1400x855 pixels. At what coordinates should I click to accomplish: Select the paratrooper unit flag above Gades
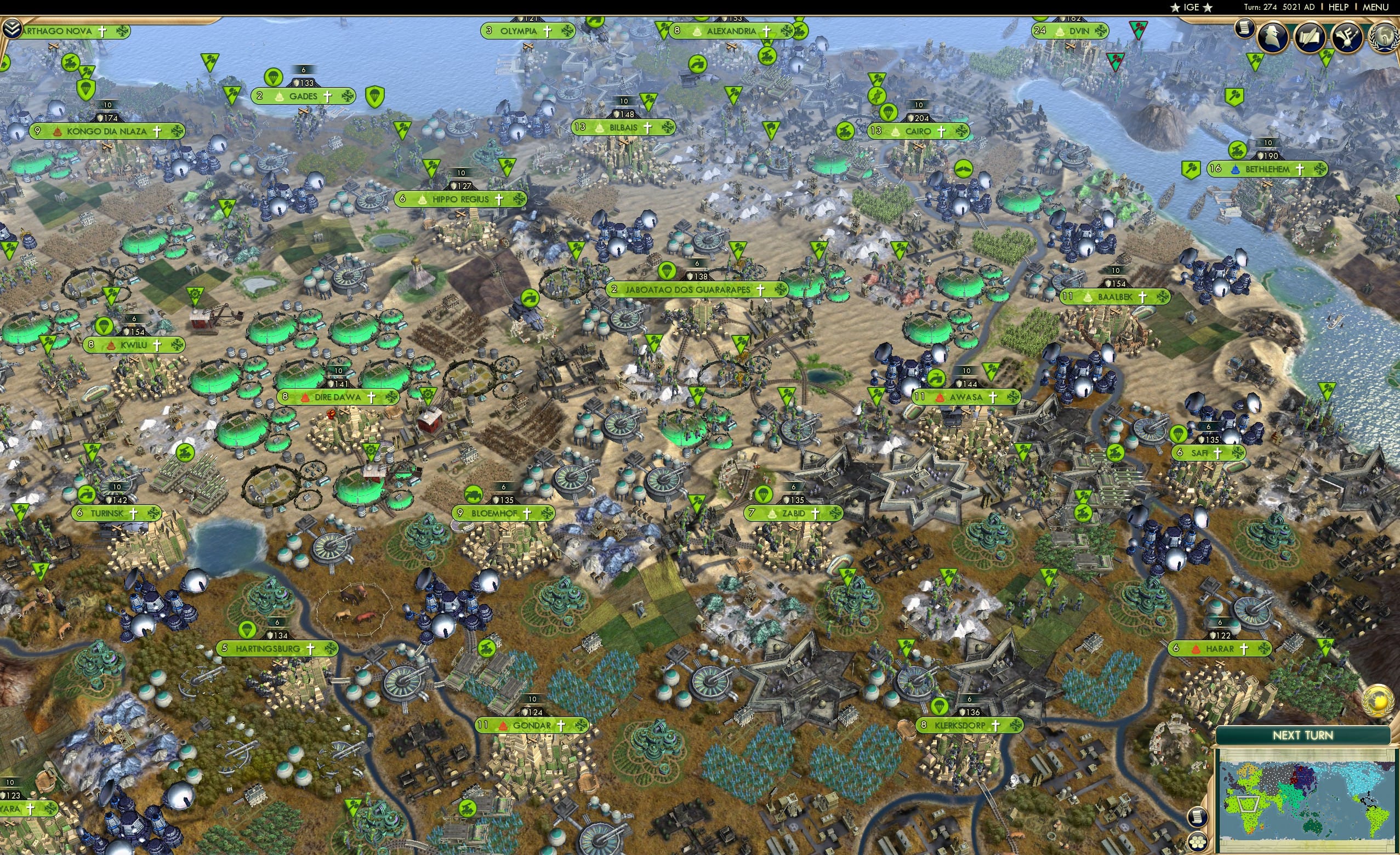(x=274, y=78)
